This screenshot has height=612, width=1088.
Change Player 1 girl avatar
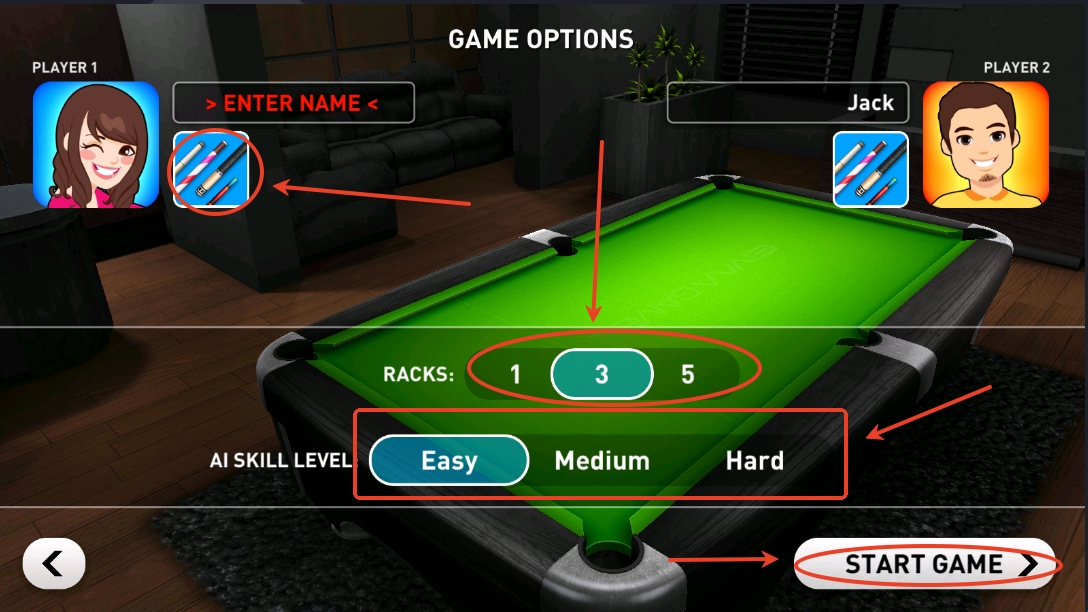click(x=96, y=145)
